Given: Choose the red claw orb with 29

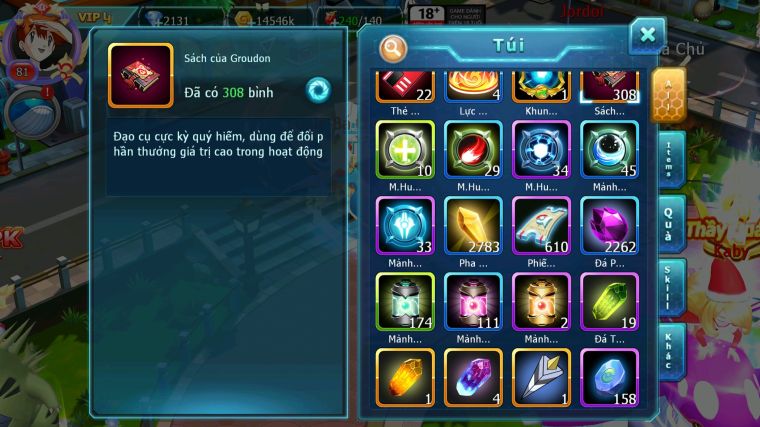Looking at the screenshot, I should point(473,150).
